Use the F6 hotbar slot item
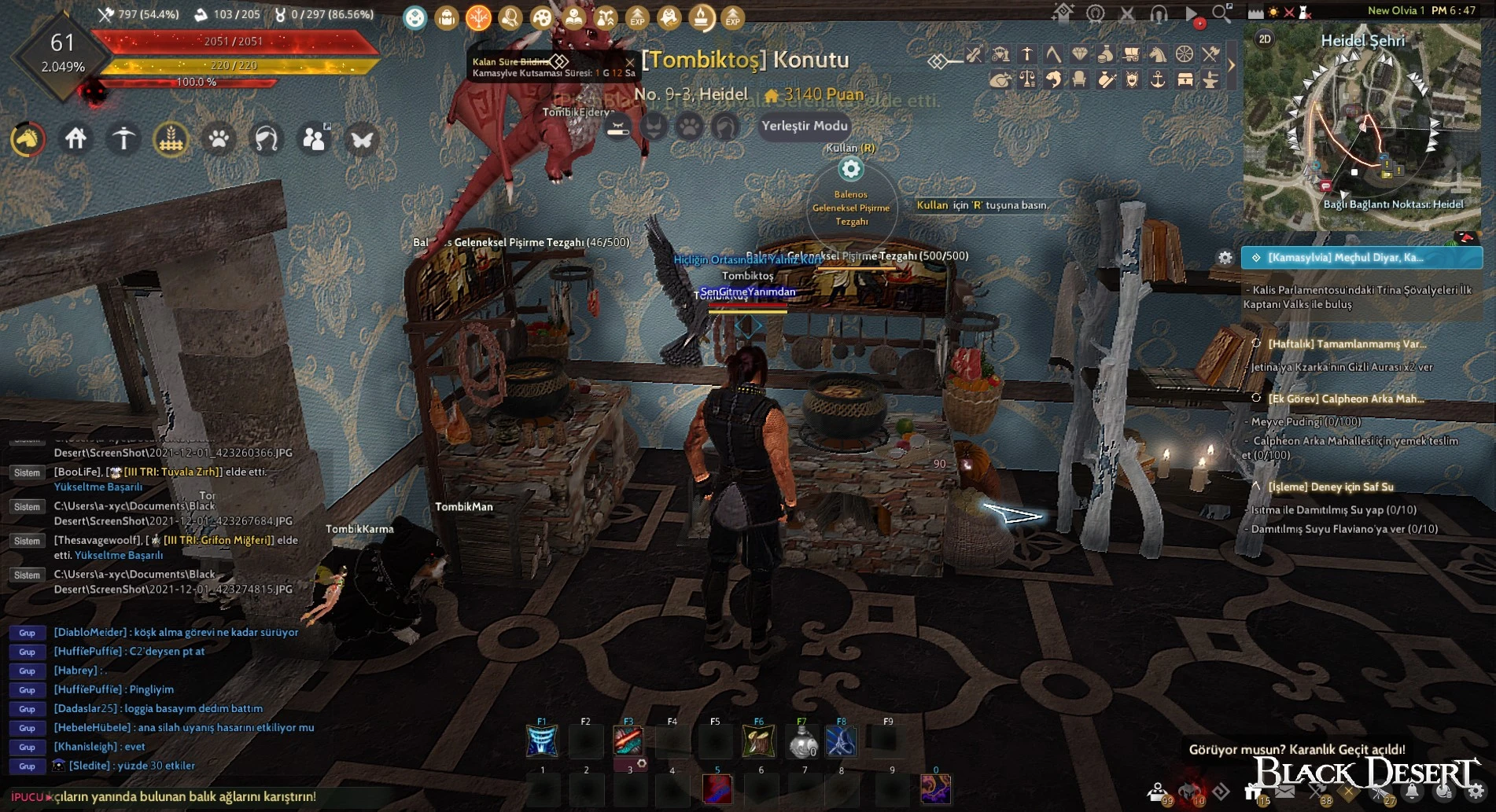The width and height of the screenshot is (1496, 812). point(758,741)
